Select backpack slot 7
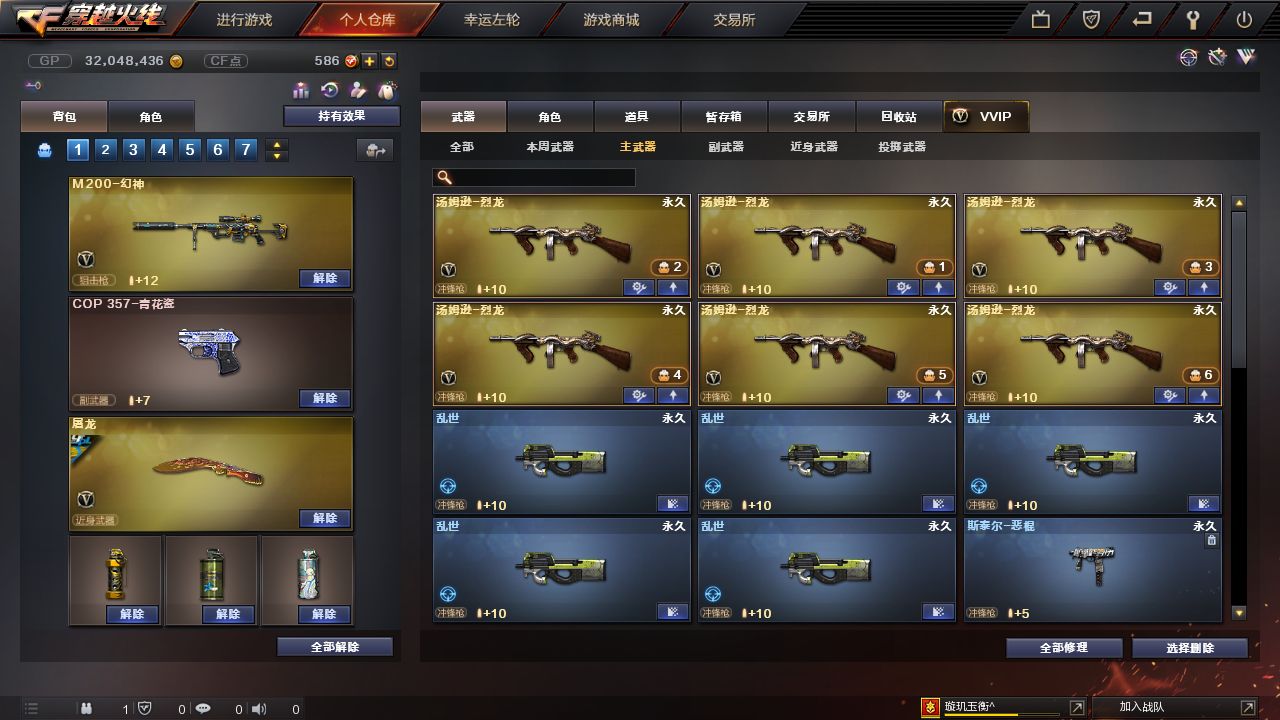The image size is (1280, 720). pos(245,150)
